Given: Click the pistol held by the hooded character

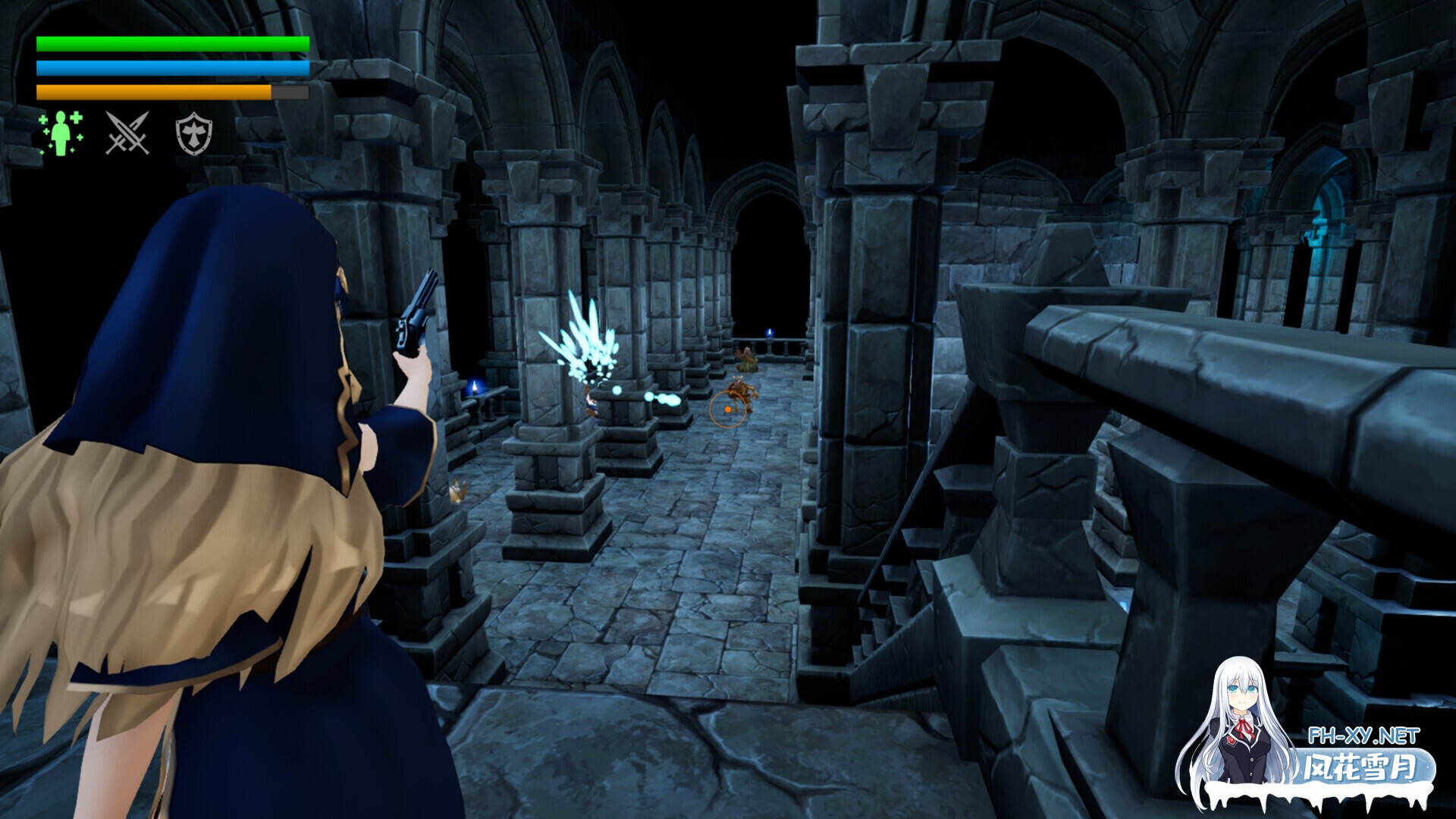Looking at the screenshot, I should 413,318.
